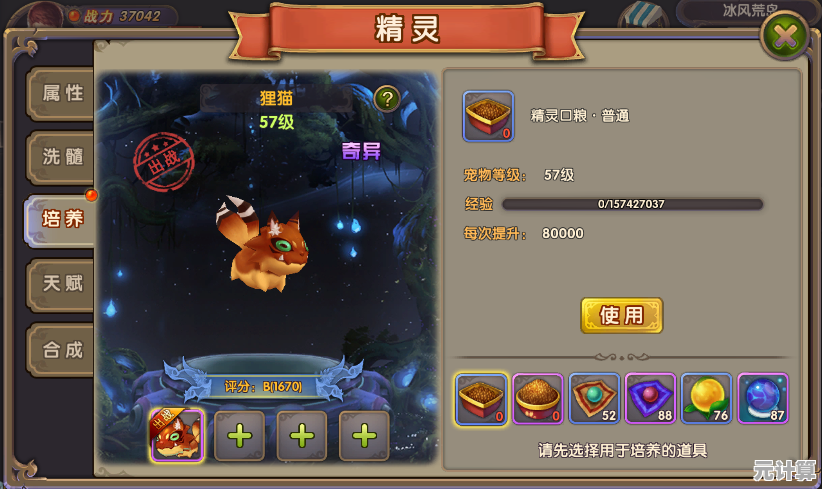Switch to the 属性 tab
The image size is (822, 489).
coord(61,94)
